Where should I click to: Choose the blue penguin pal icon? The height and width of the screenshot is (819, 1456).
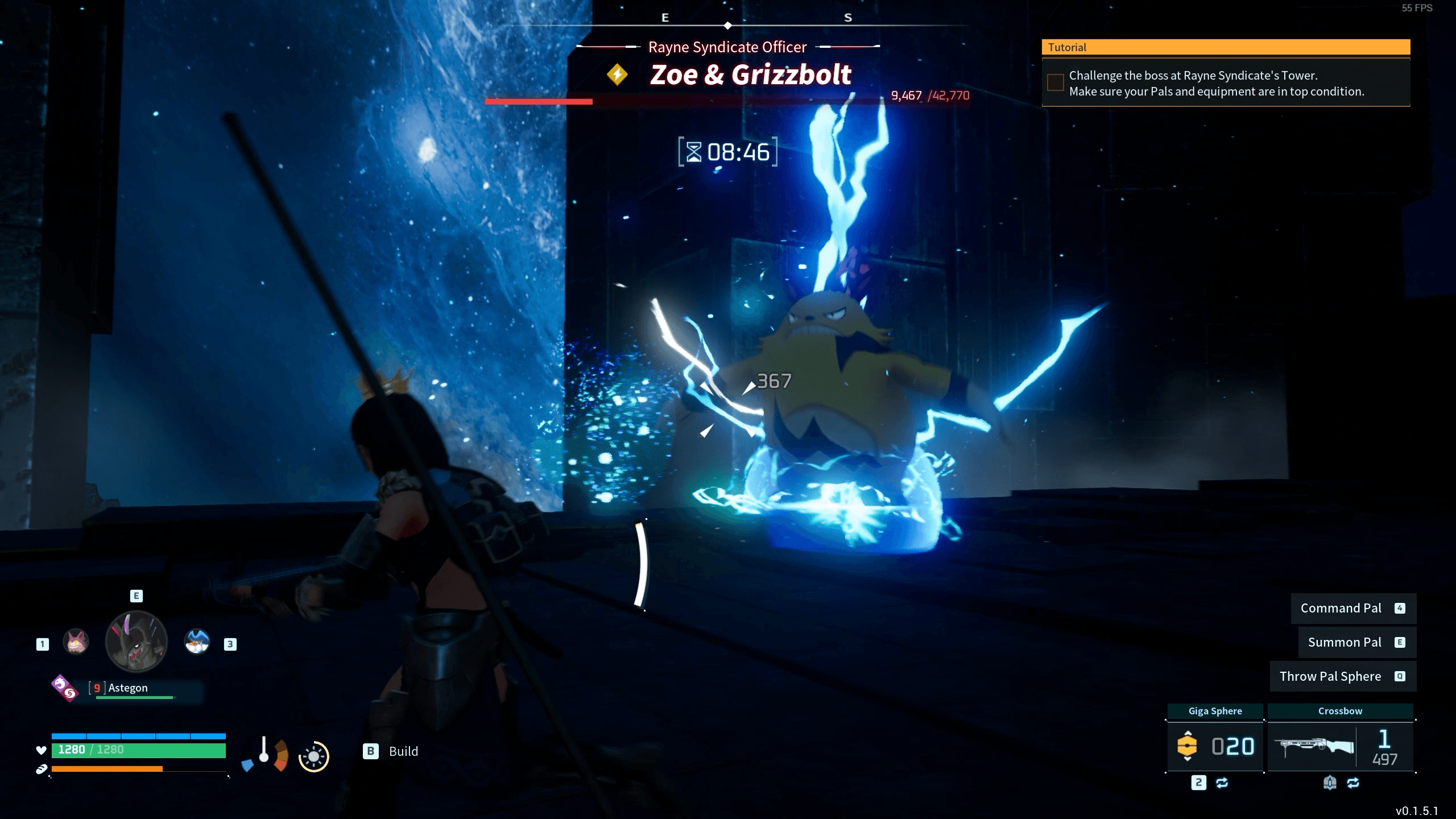197,642
